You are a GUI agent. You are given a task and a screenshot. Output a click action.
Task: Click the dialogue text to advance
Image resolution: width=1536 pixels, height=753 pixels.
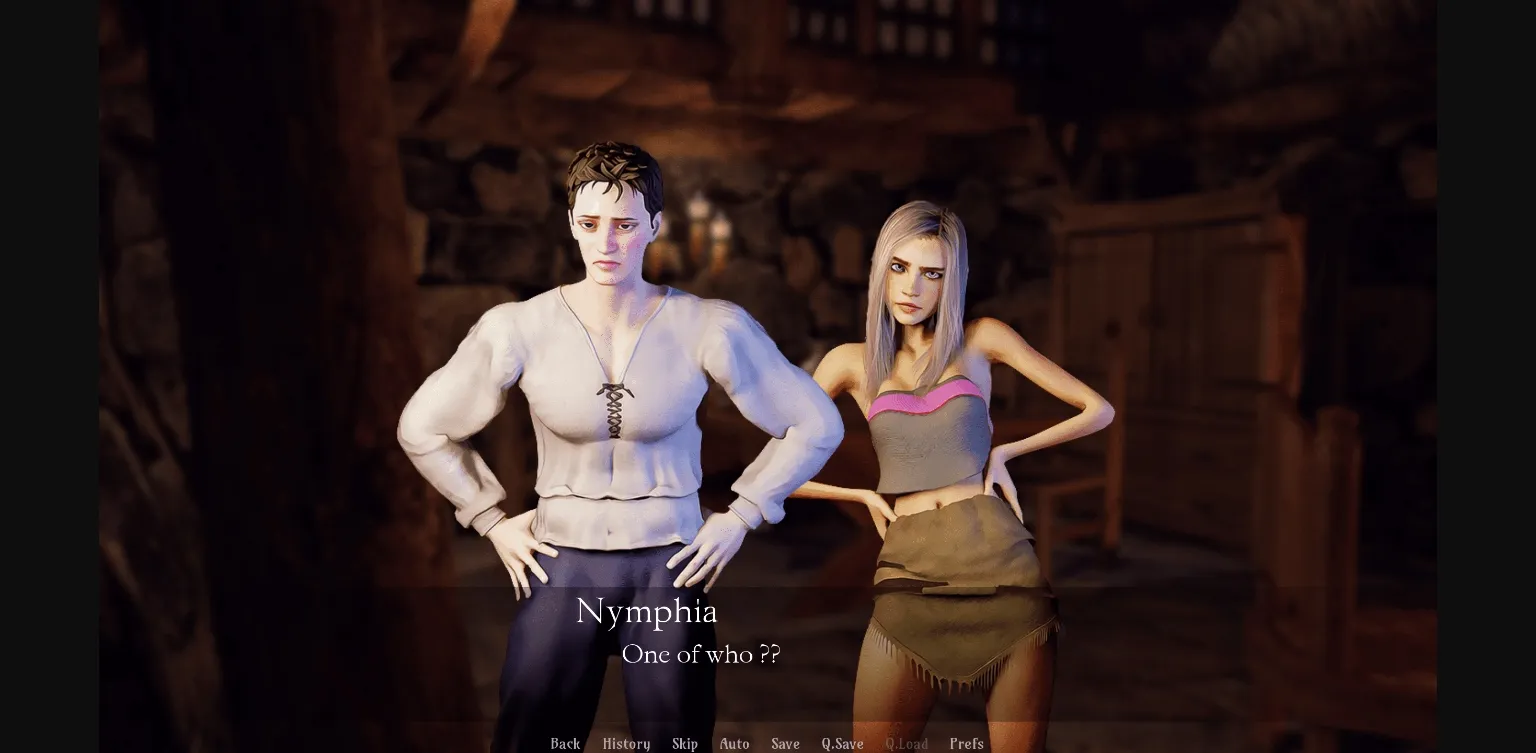tap(701, 656)
